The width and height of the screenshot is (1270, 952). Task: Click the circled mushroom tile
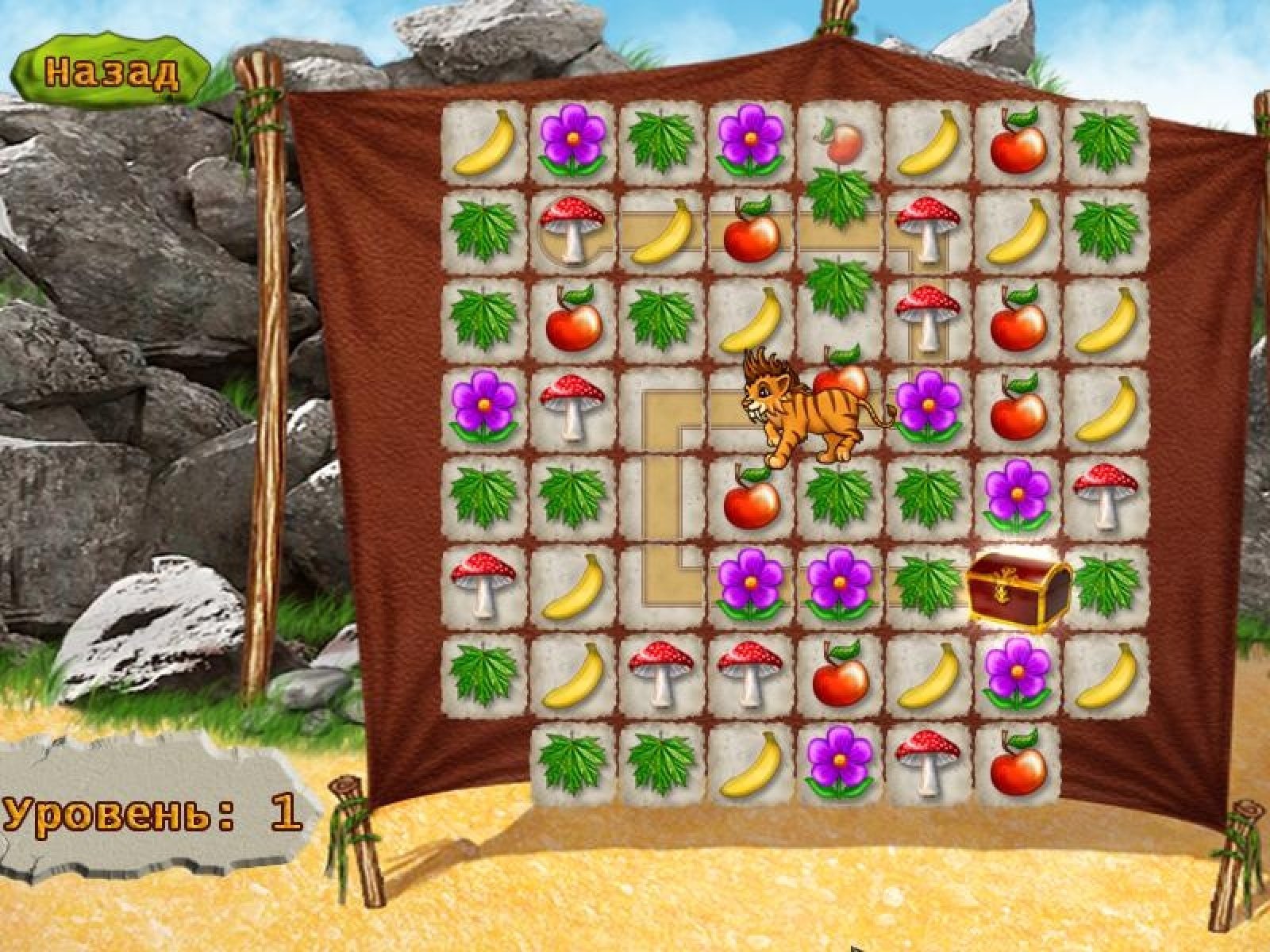570,229
